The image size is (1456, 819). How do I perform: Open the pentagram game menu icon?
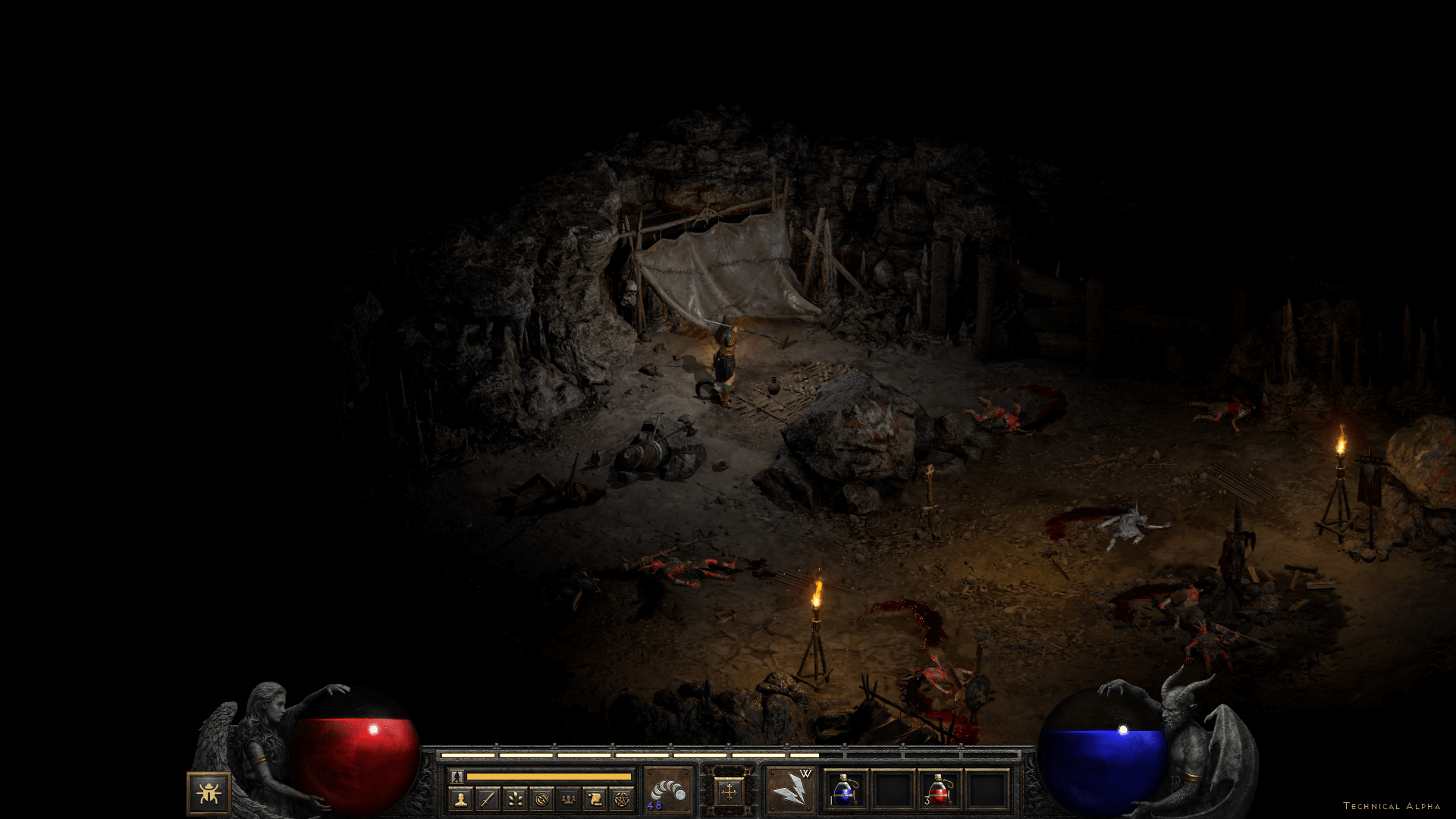click(623, 799)
